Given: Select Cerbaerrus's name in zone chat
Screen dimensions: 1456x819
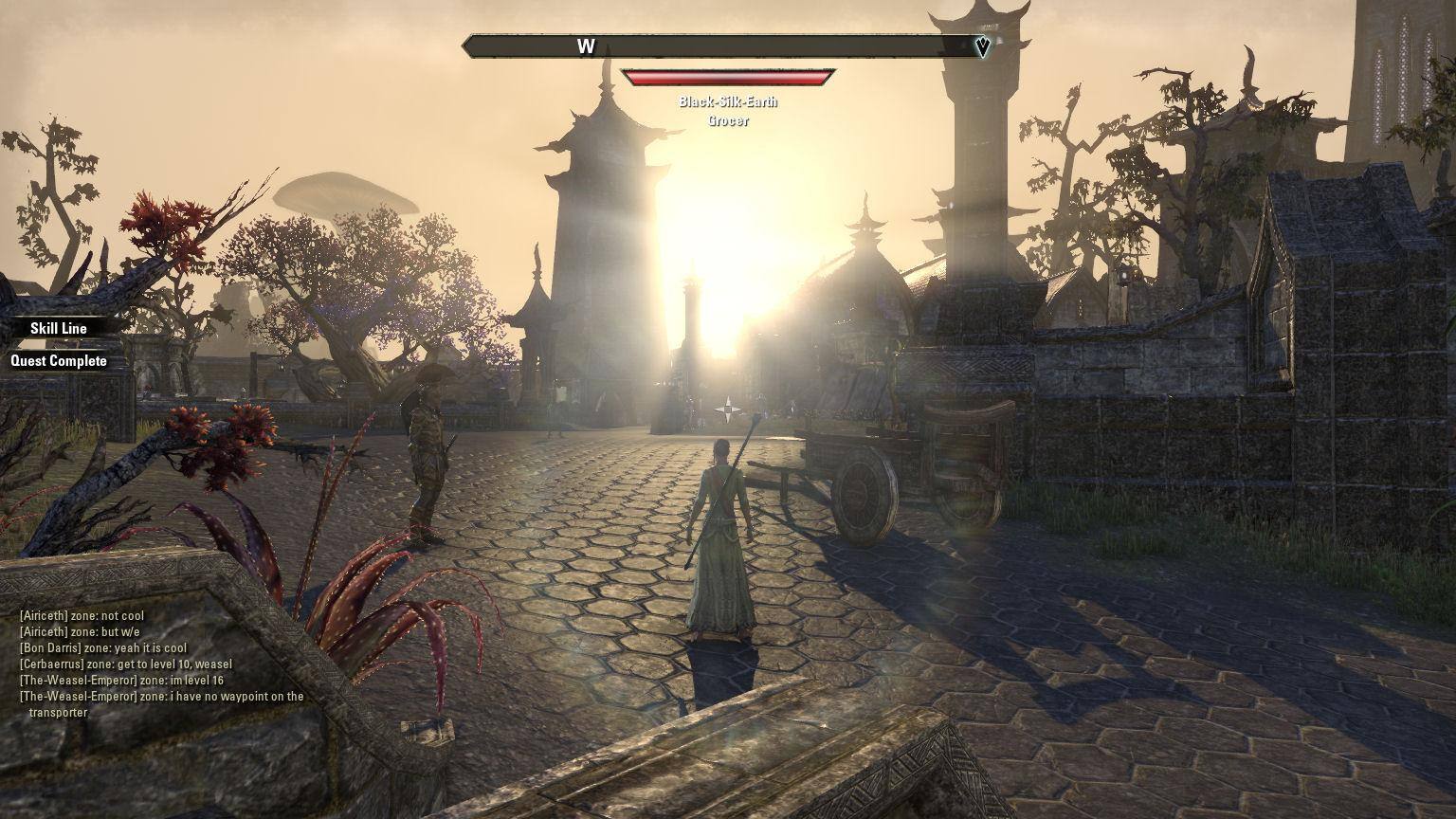Looking at the screenshot, I should [x=52, y=664].
